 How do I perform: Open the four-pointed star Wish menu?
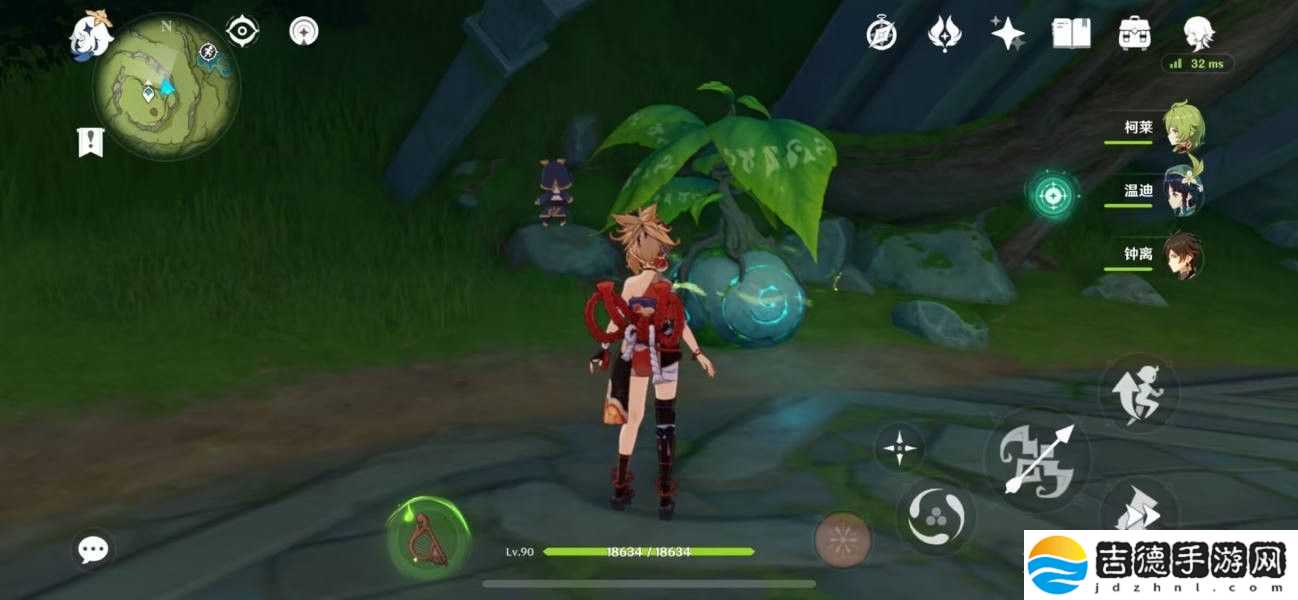tap(1007, 34)
